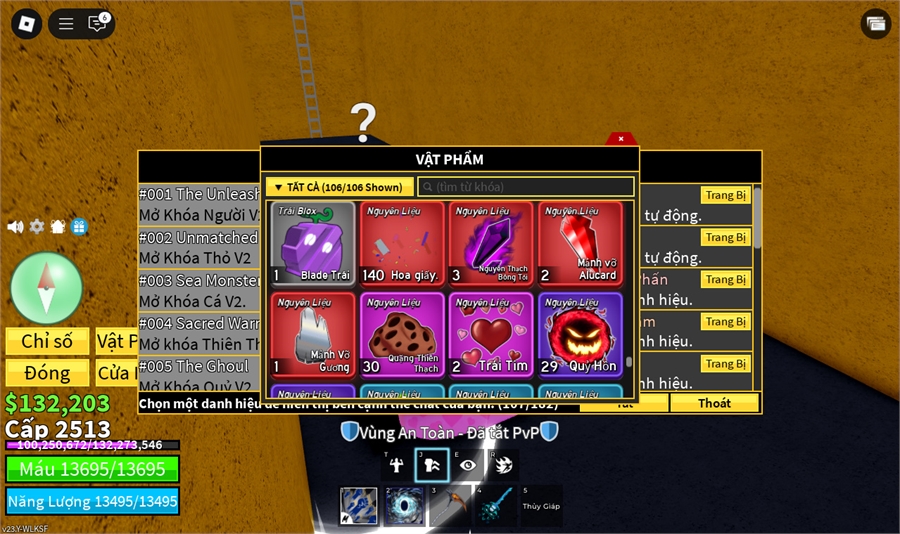
Task: Click the Thoát exit button
Action: point(714,403)
